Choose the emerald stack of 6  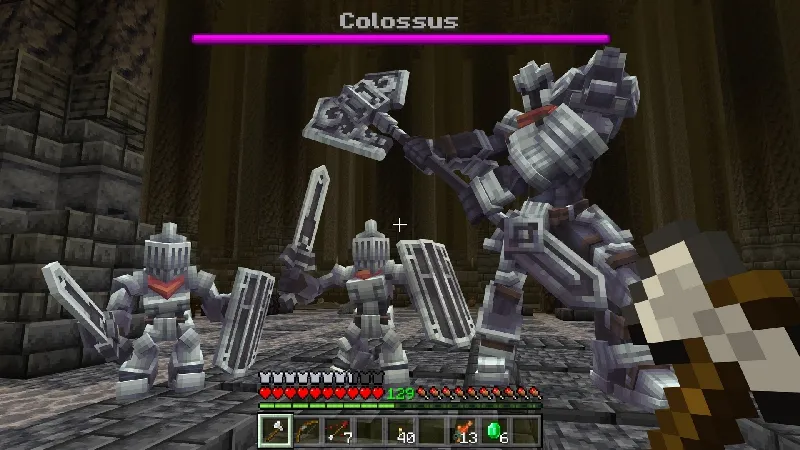click(x=494, y=430)
